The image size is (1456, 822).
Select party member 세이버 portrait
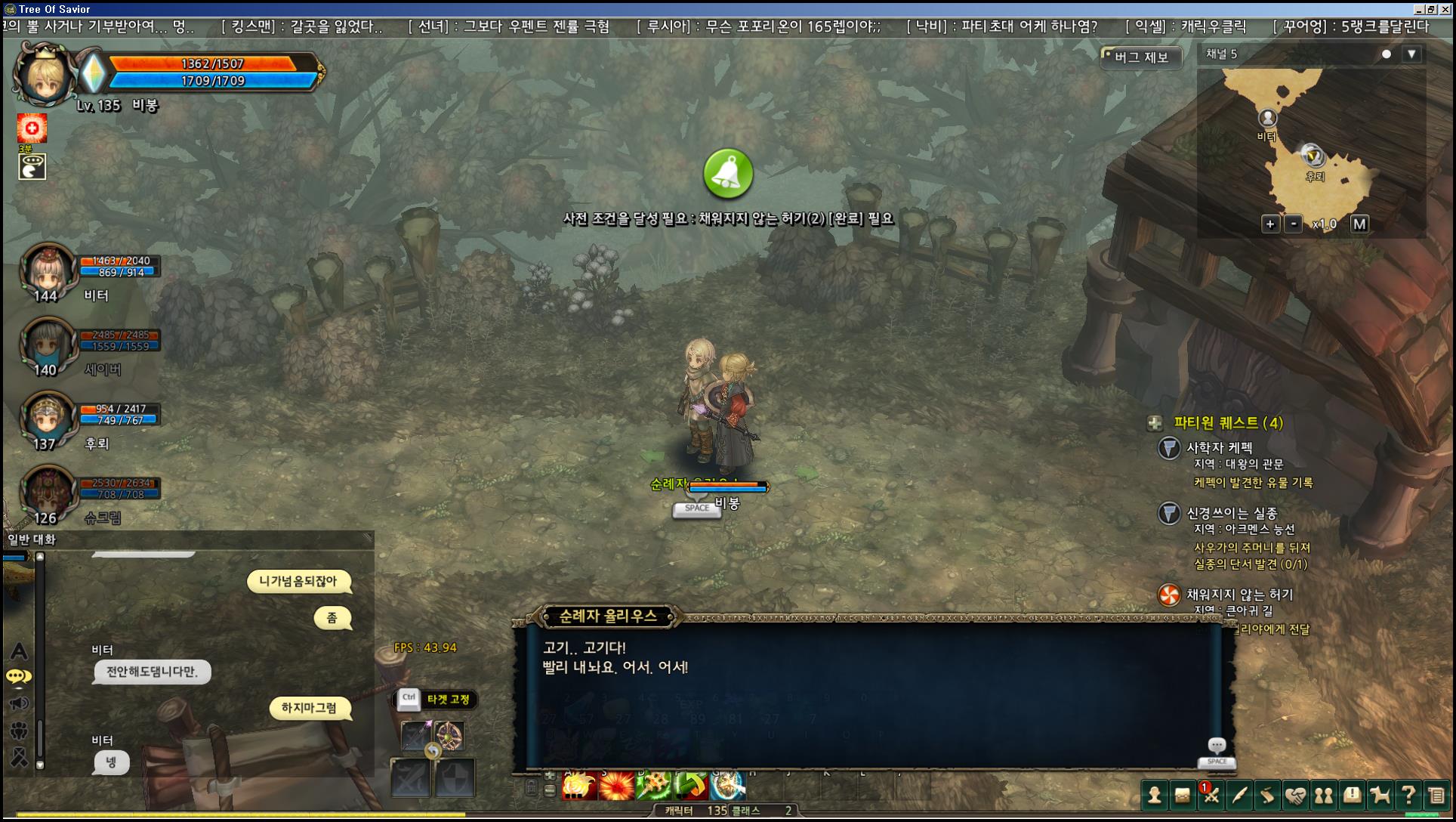click(48, 345)
